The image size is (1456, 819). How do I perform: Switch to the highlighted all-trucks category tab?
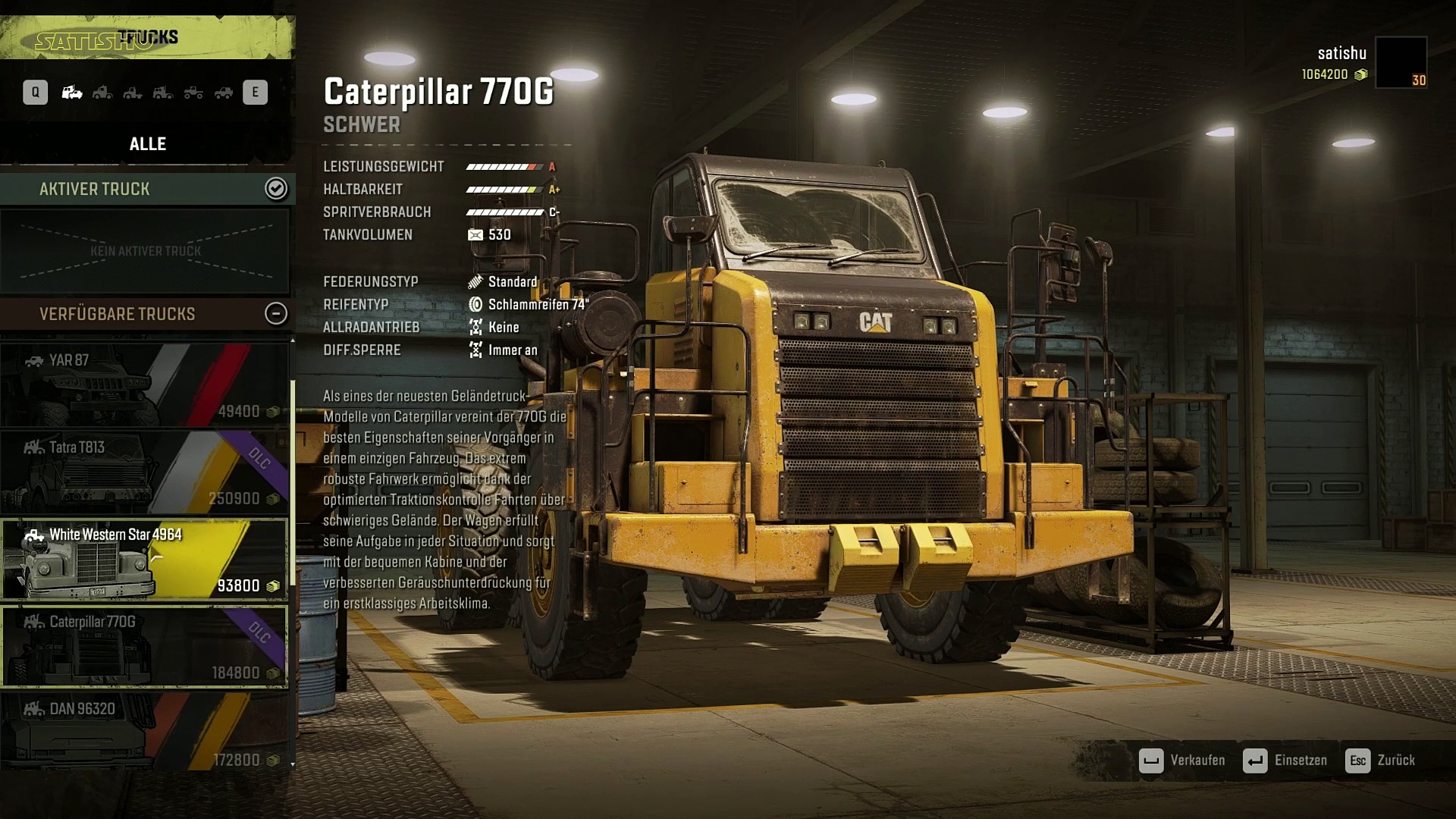pos(72,93)
